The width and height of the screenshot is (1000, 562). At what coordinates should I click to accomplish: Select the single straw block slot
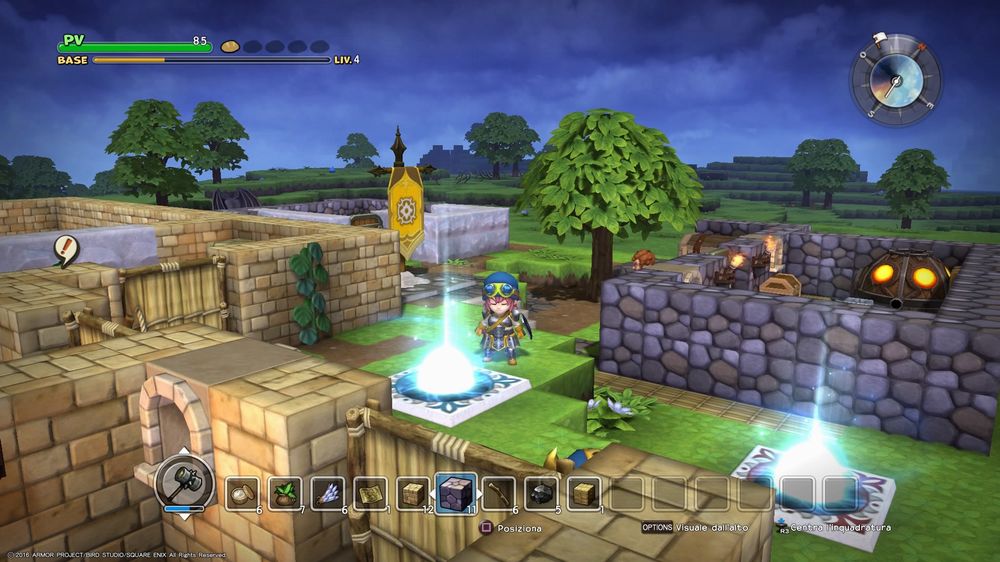point(584,493)
